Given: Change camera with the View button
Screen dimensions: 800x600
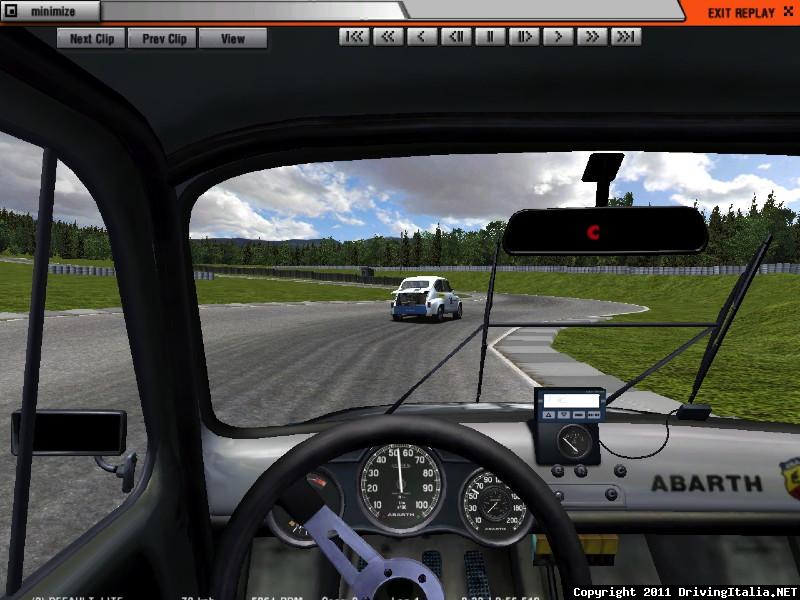Looking at the screenshot, I should click(x=233, y=39).
